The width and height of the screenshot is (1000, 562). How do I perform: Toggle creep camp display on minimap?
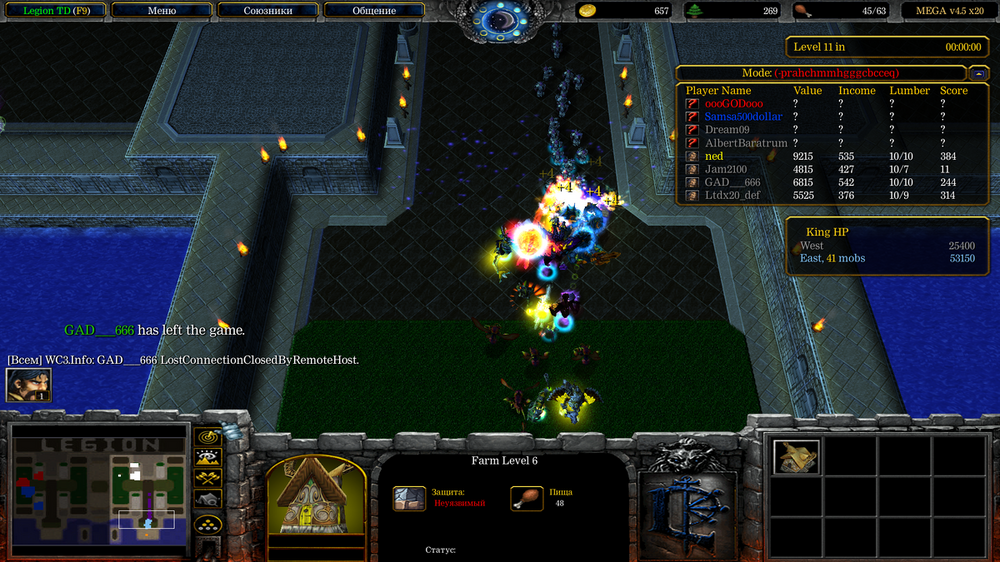coord(208,498)
